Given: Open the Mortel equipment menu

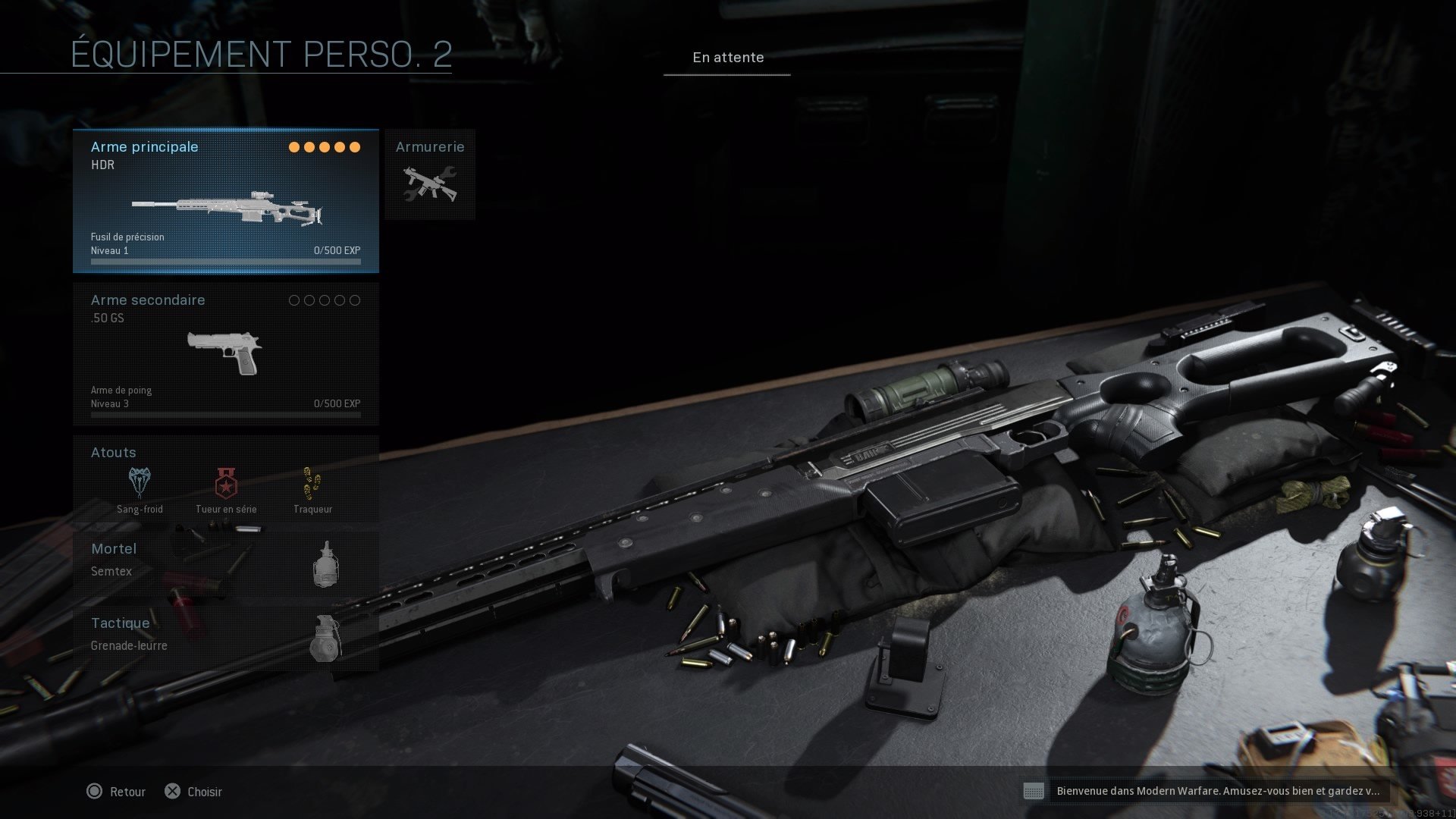Looking at the screenshot, I should point(113,549).
